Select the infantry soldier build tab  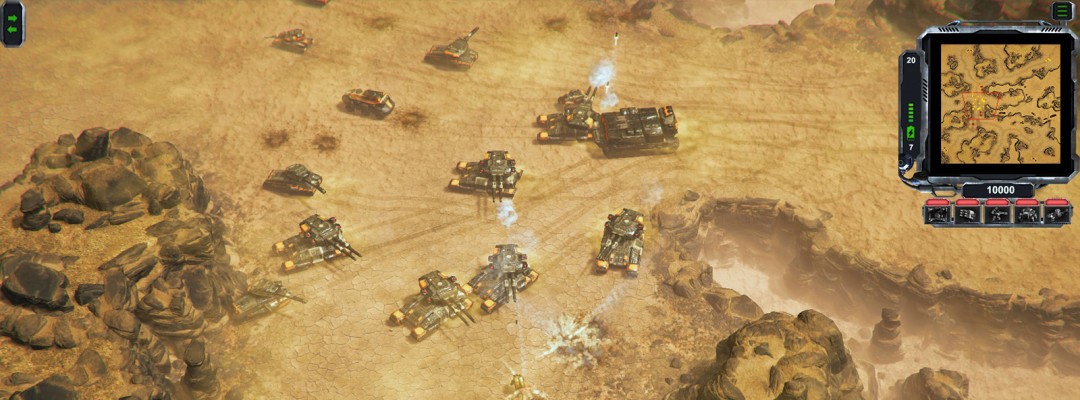997,213
